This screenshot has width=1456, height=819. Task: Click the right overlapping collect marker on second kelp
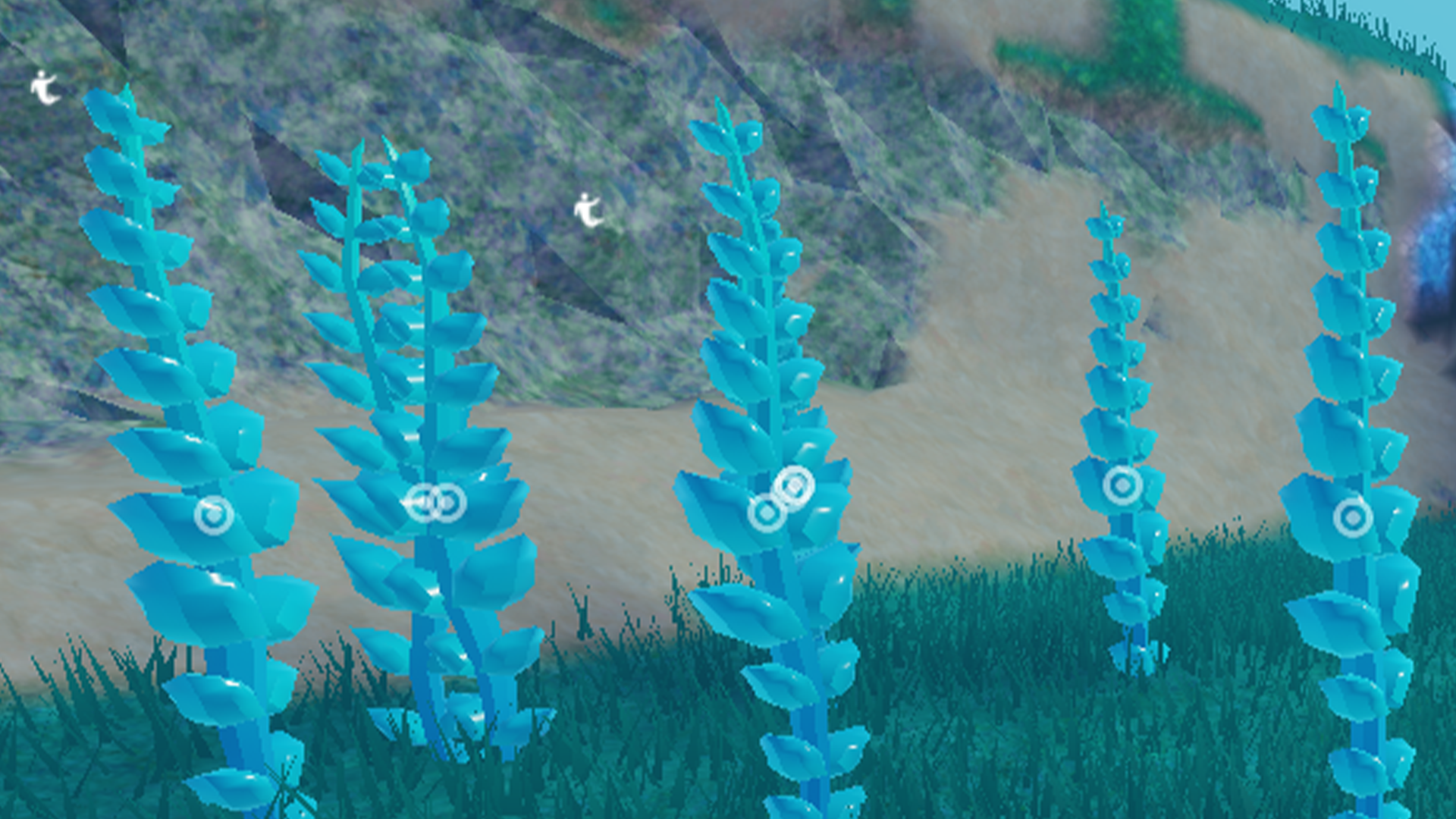[x=449, y=500]
